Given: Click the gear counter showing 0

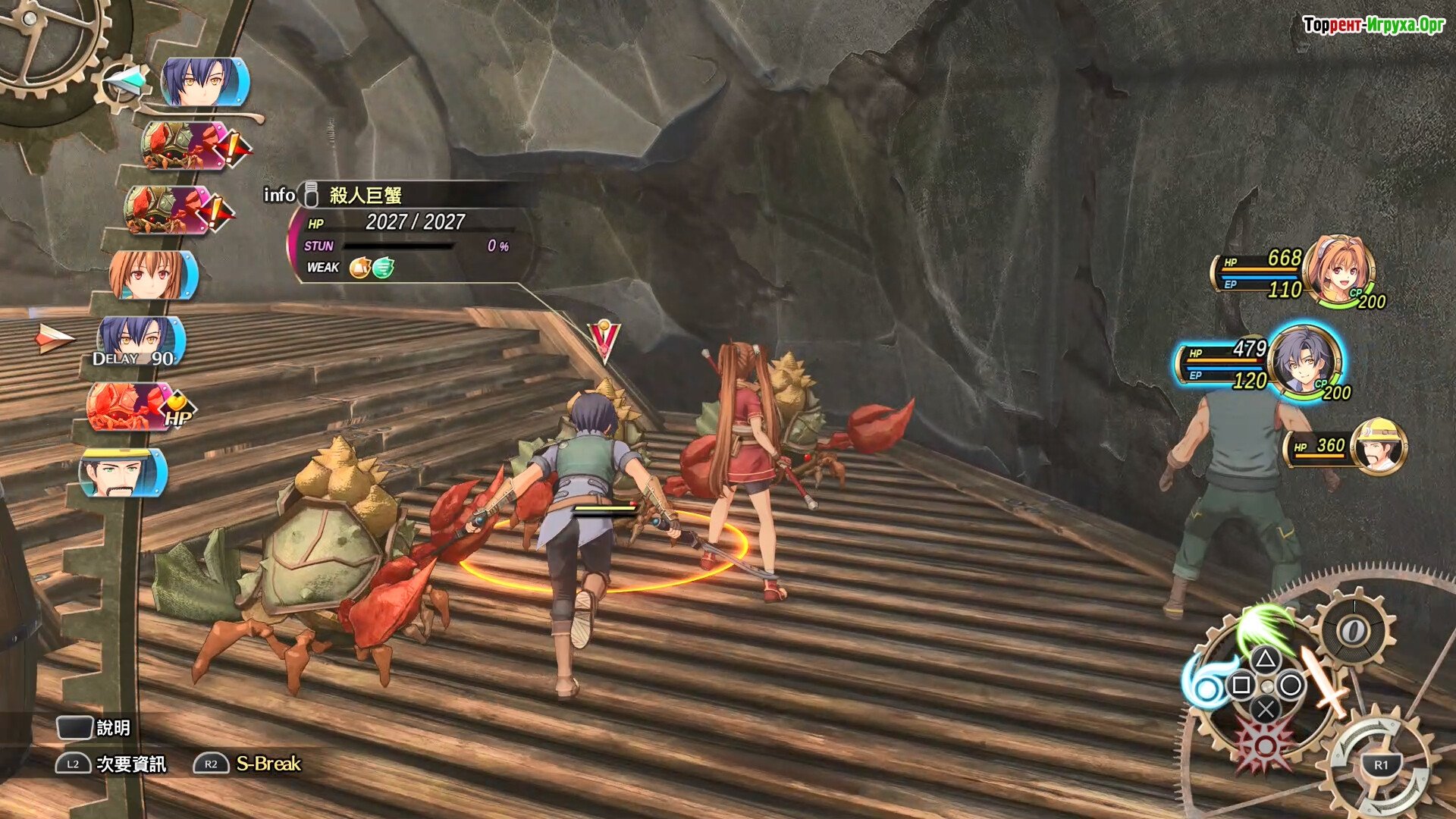Looking at the screenshot, I should pos(1354,630).
